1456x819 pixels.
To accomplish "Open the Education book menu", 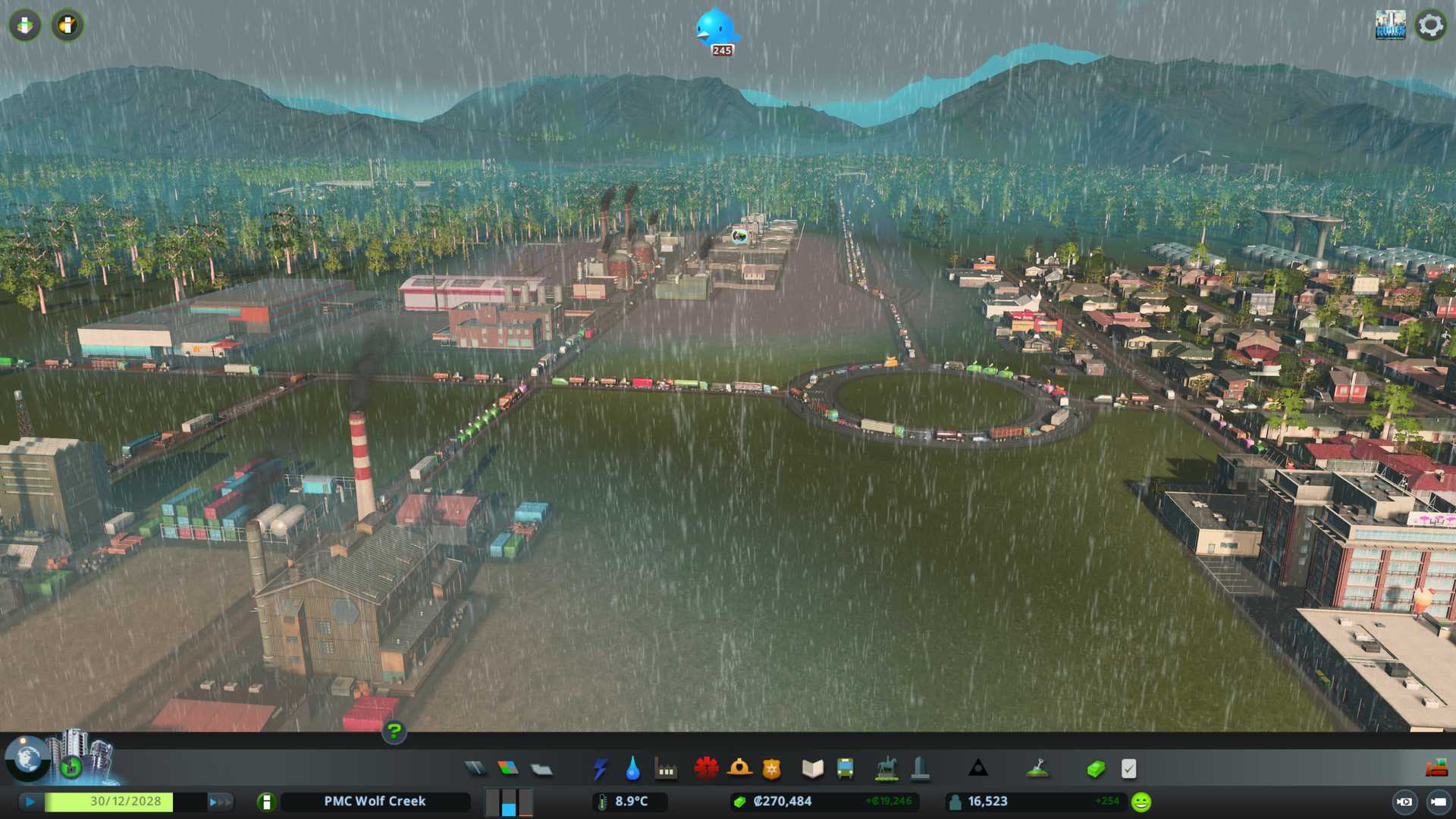I will (812, 769).
